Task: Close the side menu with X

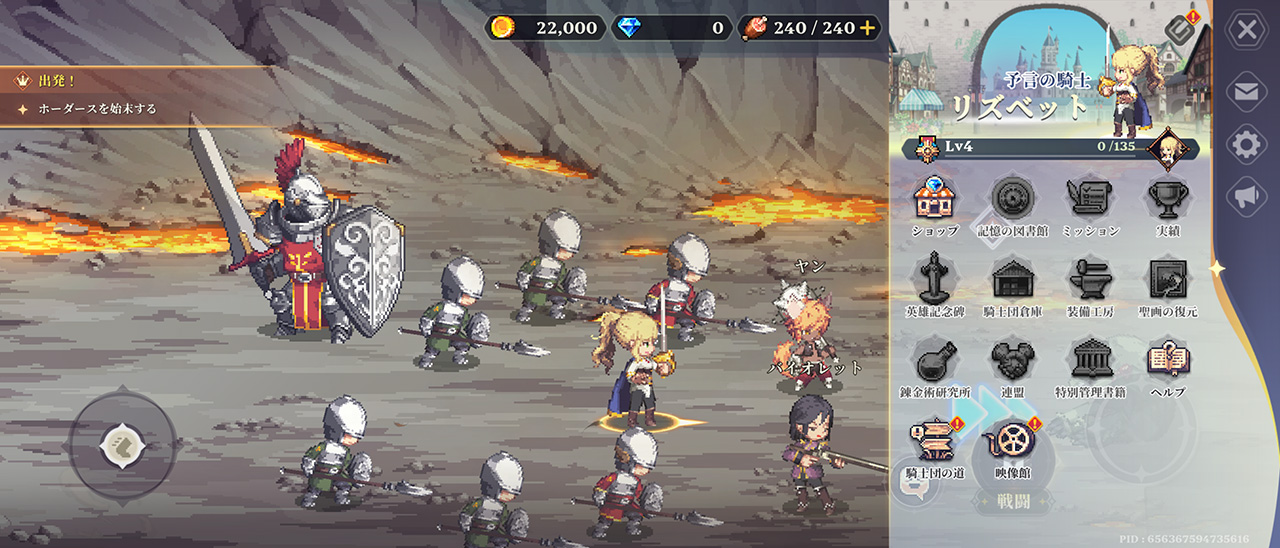Action: (x=1246, y=30)
